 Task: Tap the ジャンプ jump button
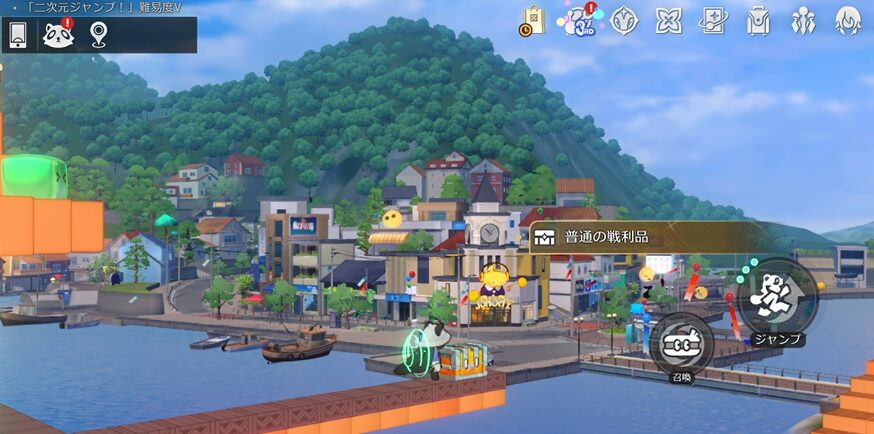pyautogui.click(x=777, y=297)
